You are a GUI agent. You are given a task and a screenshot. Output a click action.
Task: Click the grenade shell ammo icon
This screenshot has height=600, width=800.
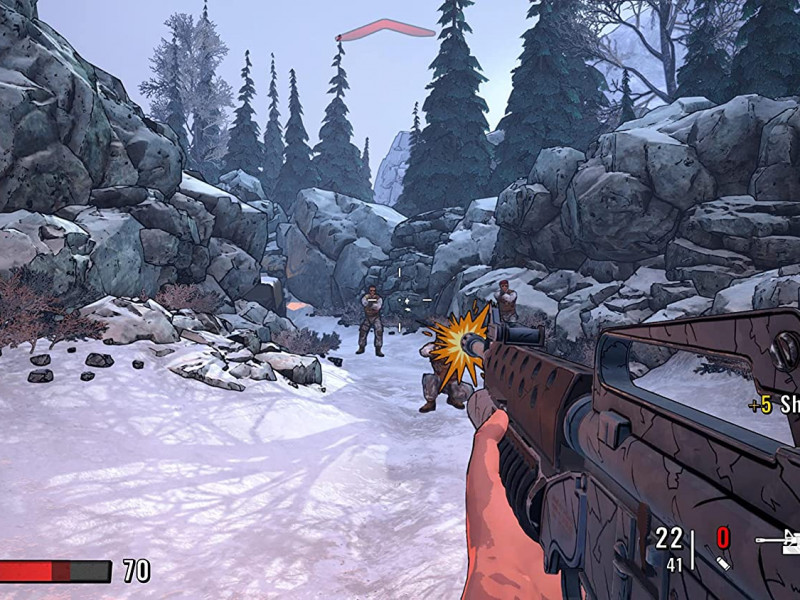(723, 564)
